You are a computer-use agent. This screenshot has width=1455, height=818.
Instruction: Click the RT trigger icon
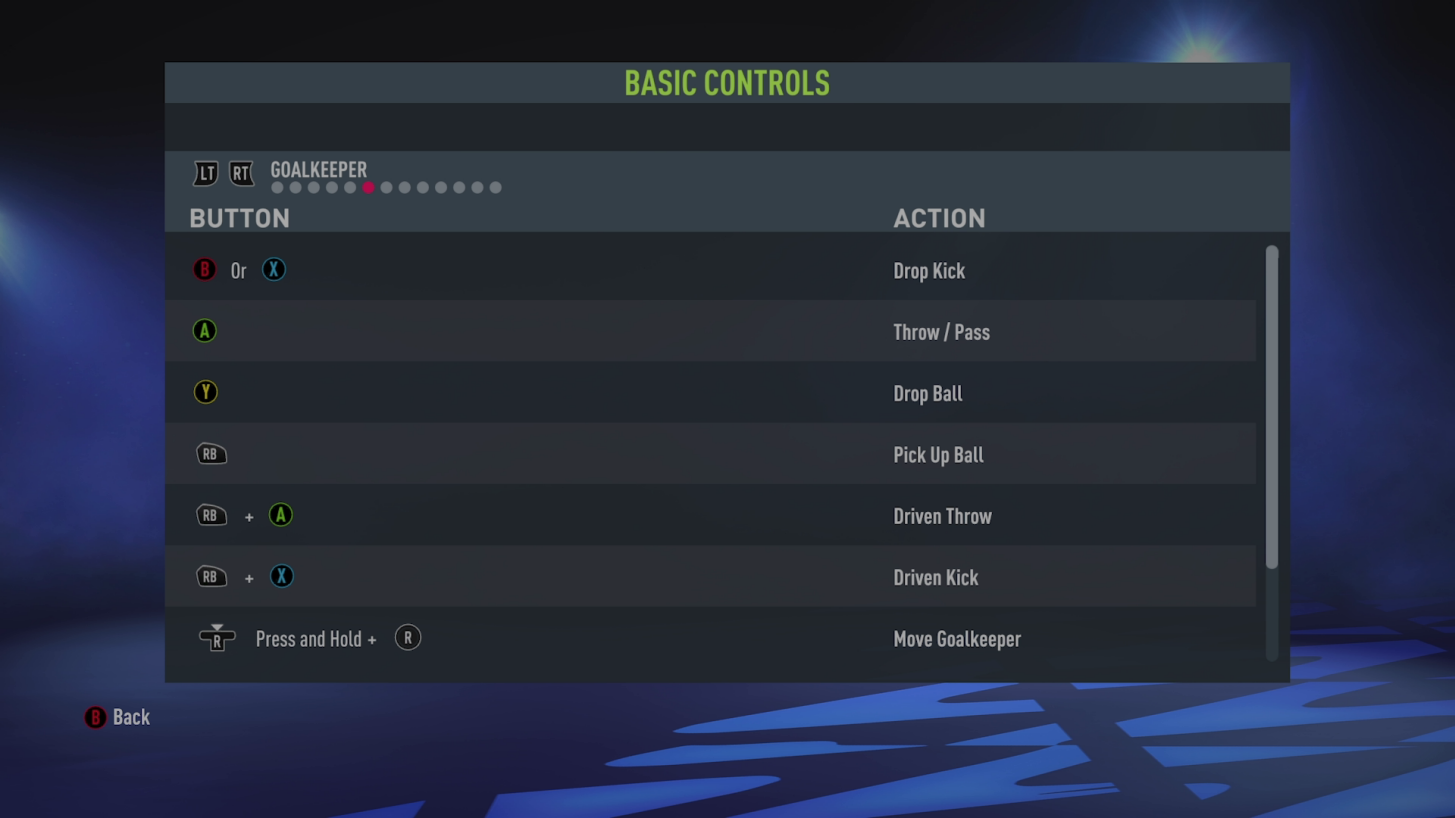click(x=241, y=173)
